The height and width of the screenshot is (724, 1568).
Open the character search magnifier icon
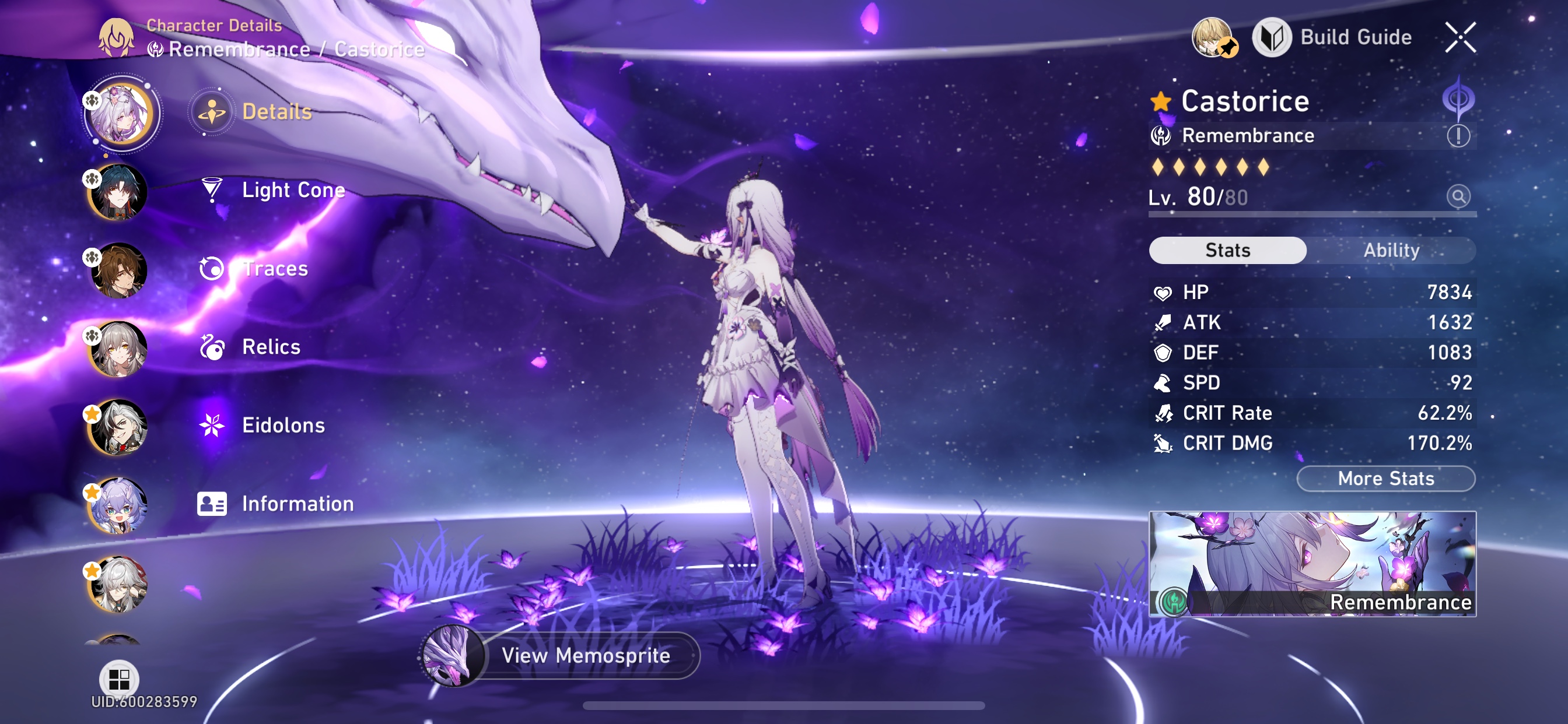tap(1459, 197)
